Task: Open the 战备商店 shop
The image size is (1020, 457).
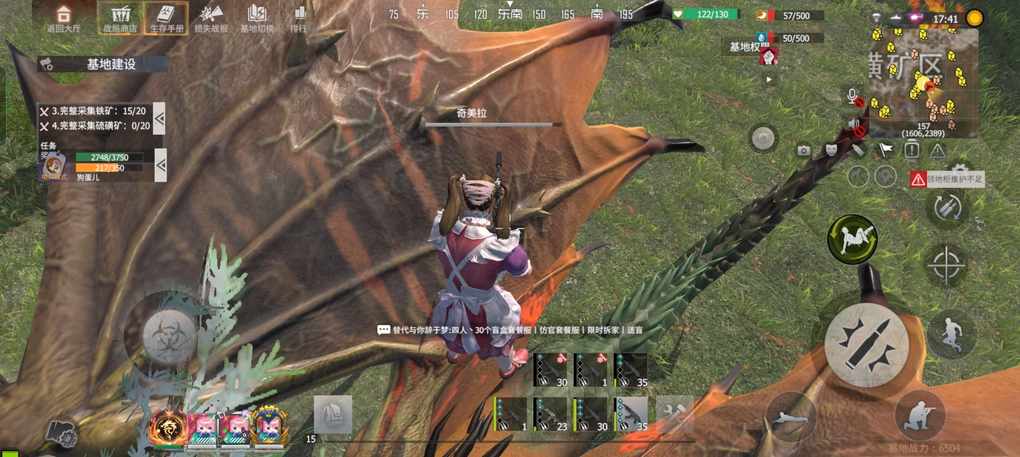Action: coord(120,17)
